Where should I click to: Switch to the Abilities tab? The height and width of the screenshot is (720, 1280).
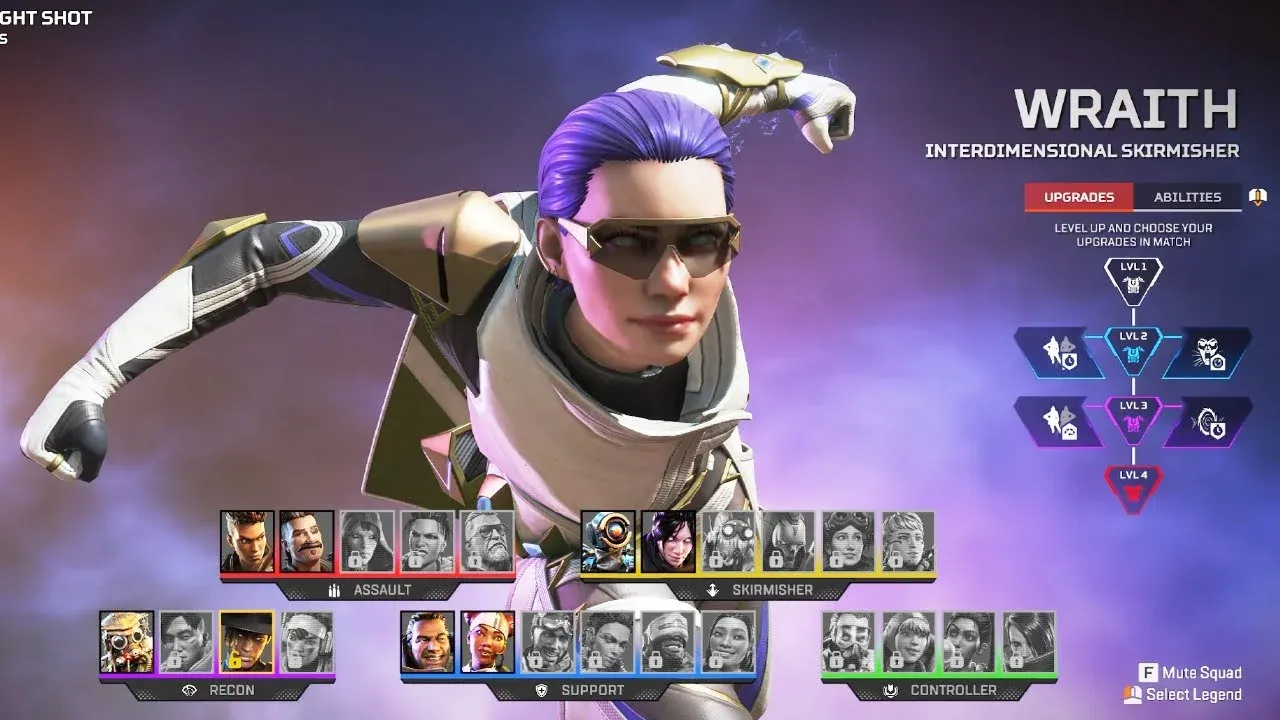tap(1187, 197)
